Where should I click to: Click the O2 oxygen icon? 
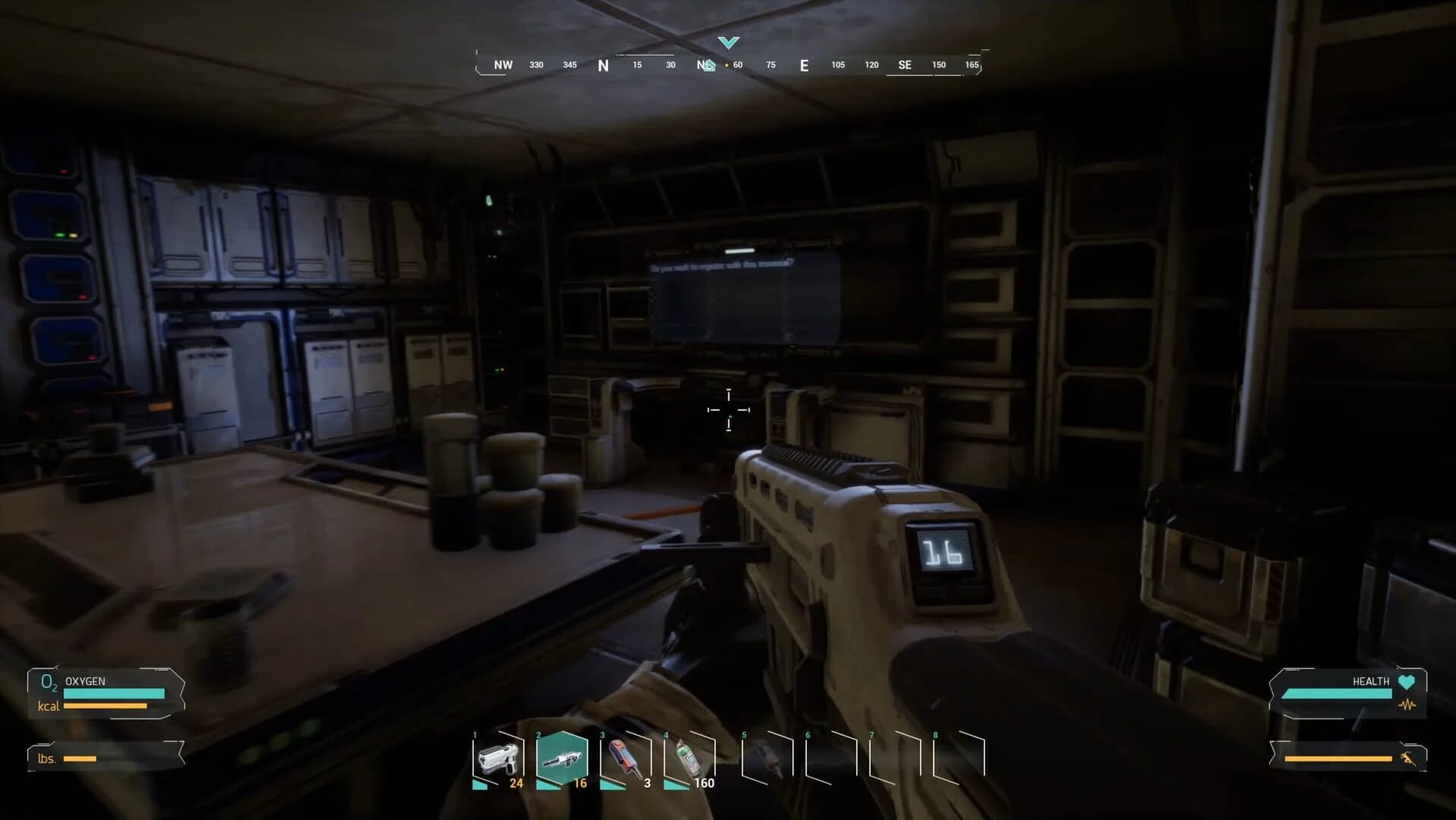coord(49,683)
